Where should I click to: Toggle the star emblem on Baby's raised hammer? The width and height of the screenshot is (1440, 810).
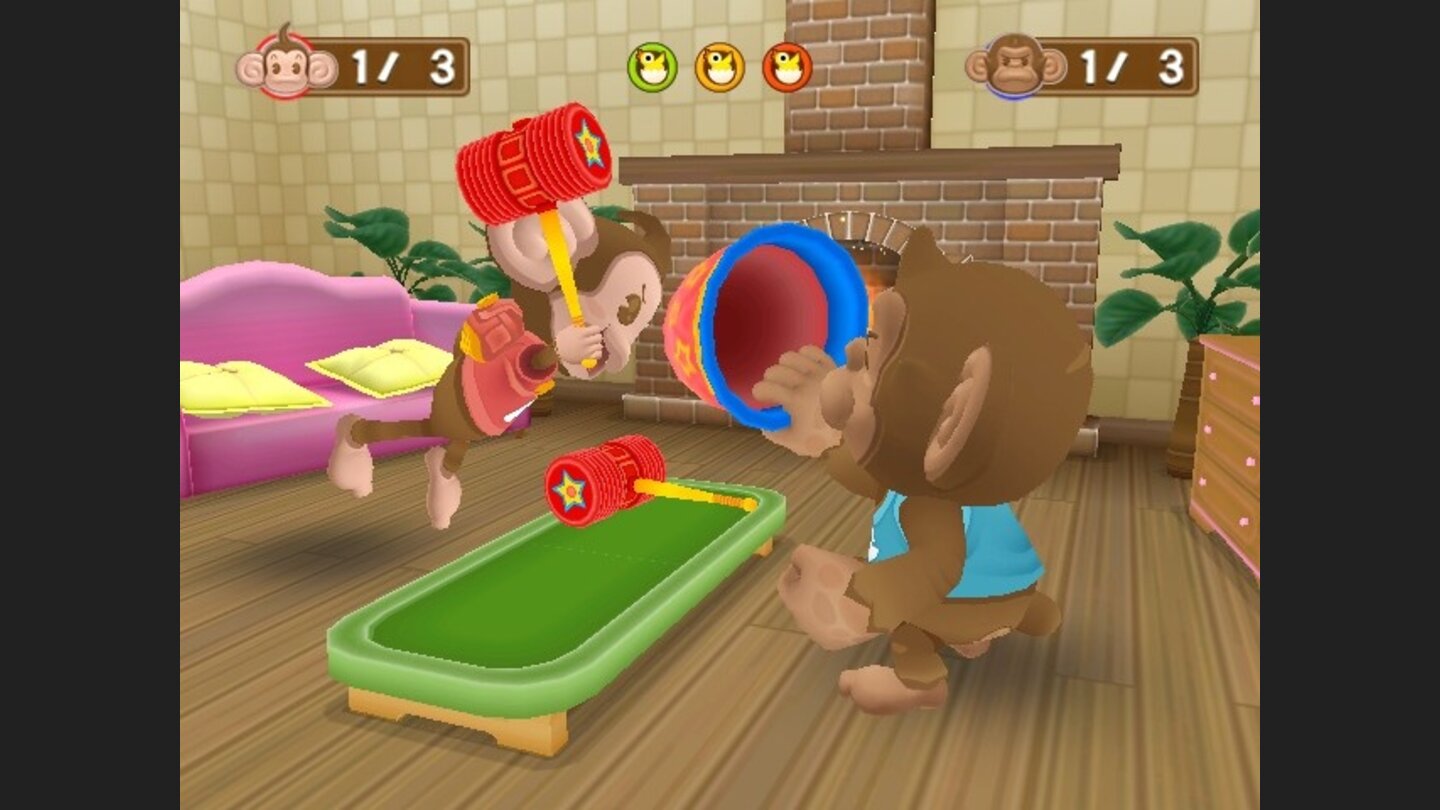pos(592,145)
